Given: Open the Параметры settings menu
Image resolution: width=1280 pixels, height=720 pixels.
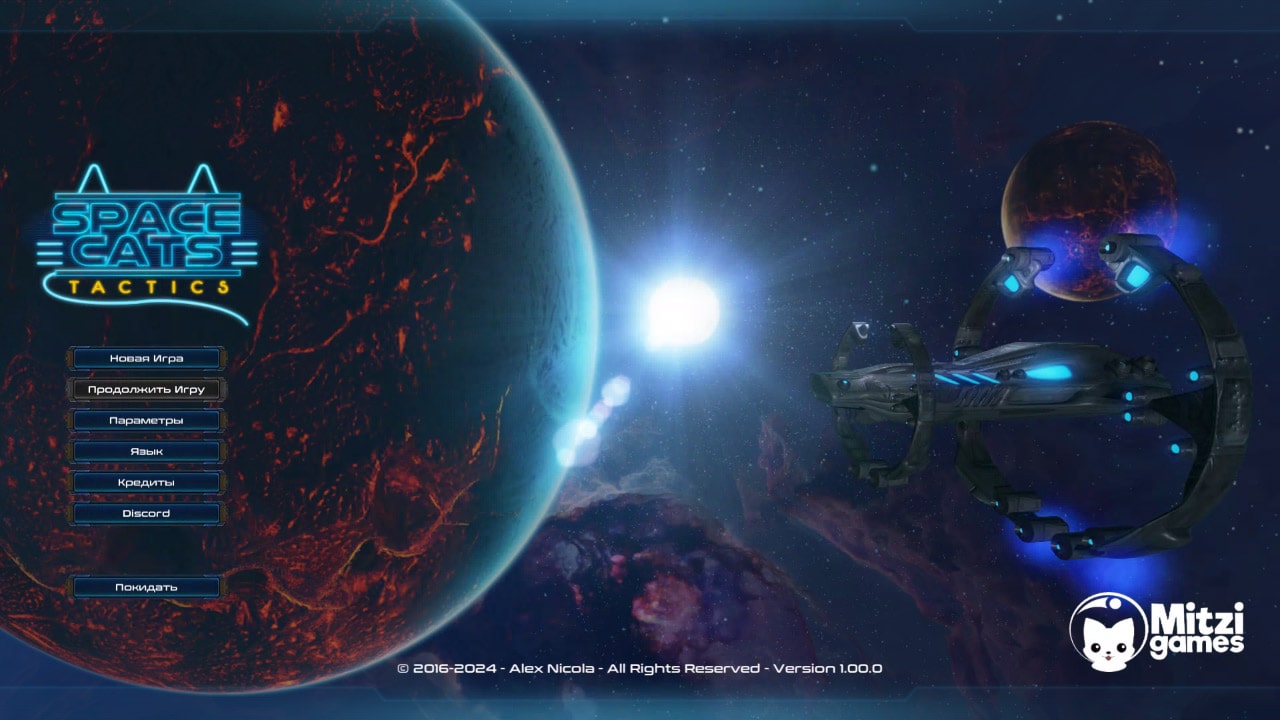Looking at the screenshot, I should tap(147, 419).
